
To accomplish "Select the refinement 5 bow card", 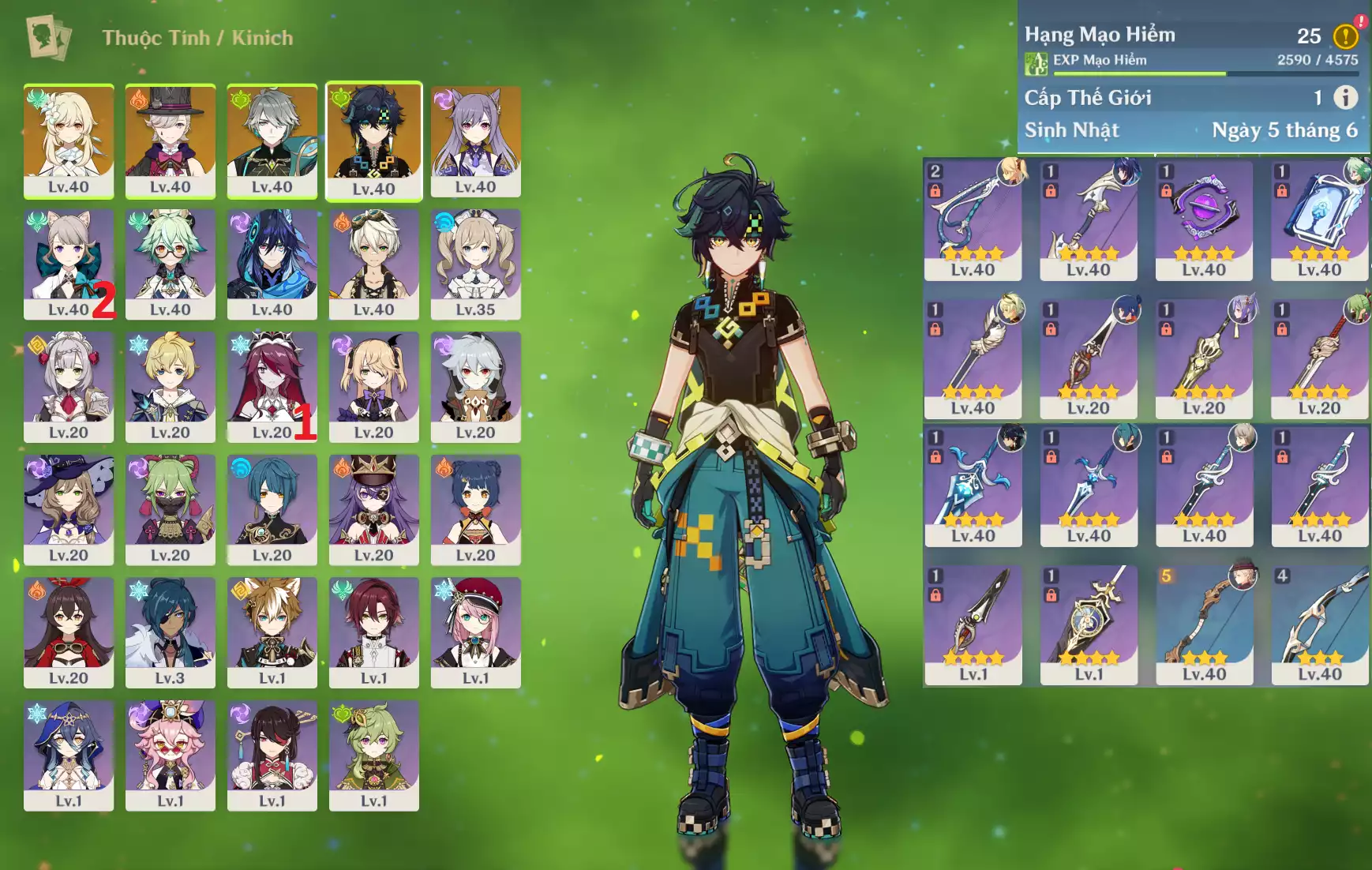I will 1204,624.
